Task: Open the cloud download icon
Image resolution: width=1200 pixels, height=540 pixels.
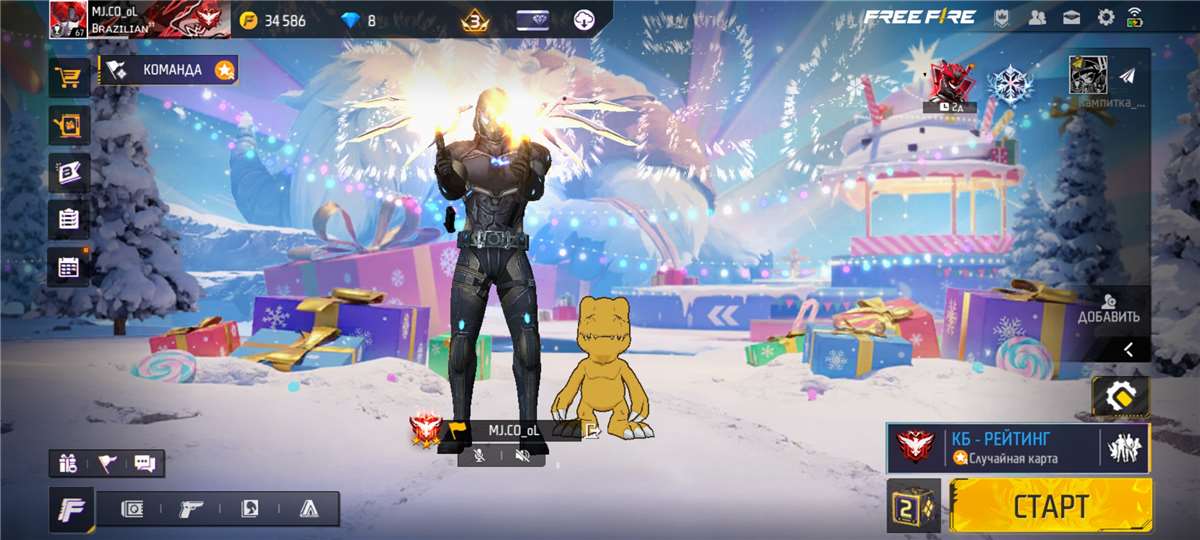Action: pos(585,20)
